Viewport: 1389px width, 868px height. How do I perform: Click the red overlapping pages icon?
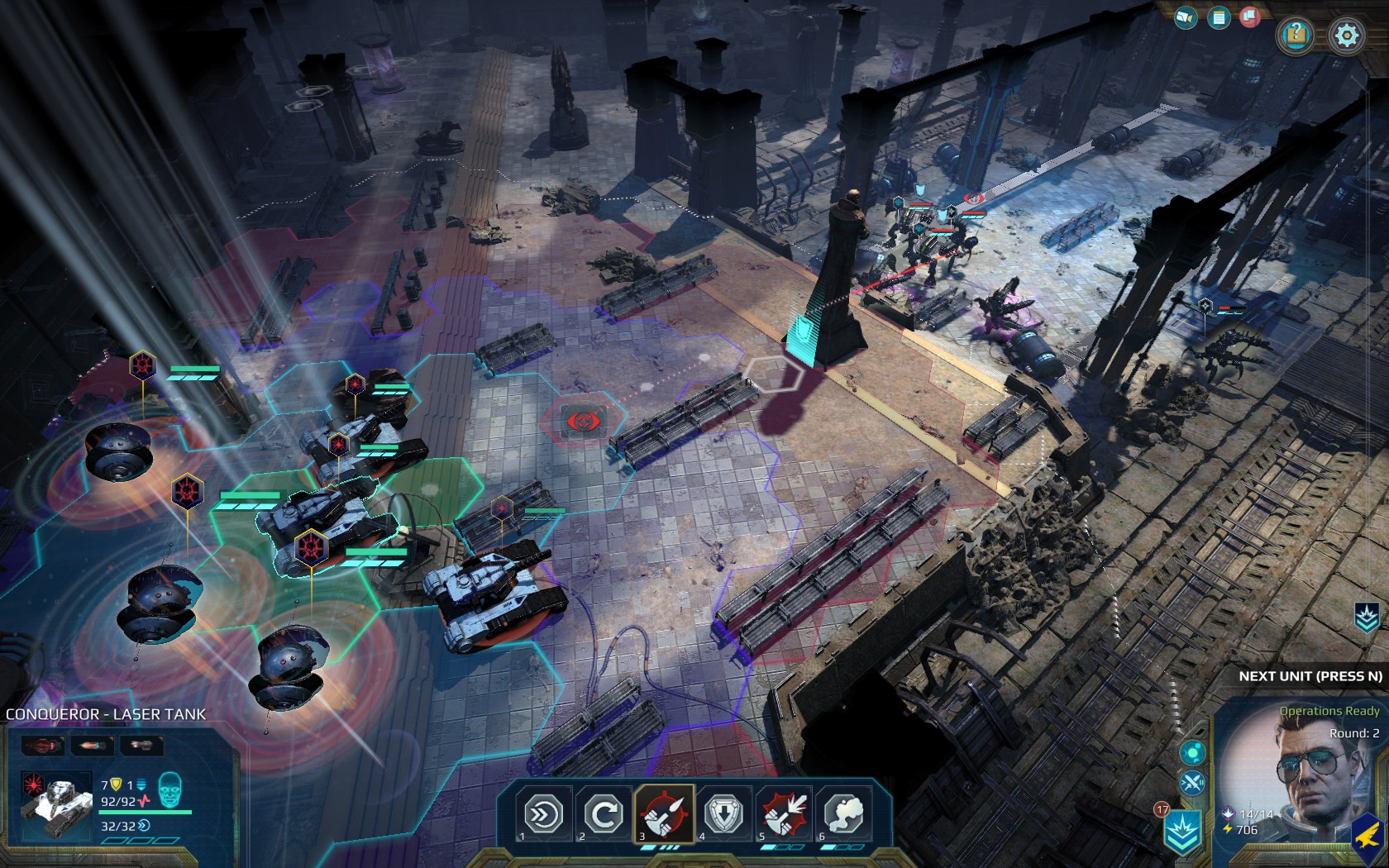point(1249,17)
